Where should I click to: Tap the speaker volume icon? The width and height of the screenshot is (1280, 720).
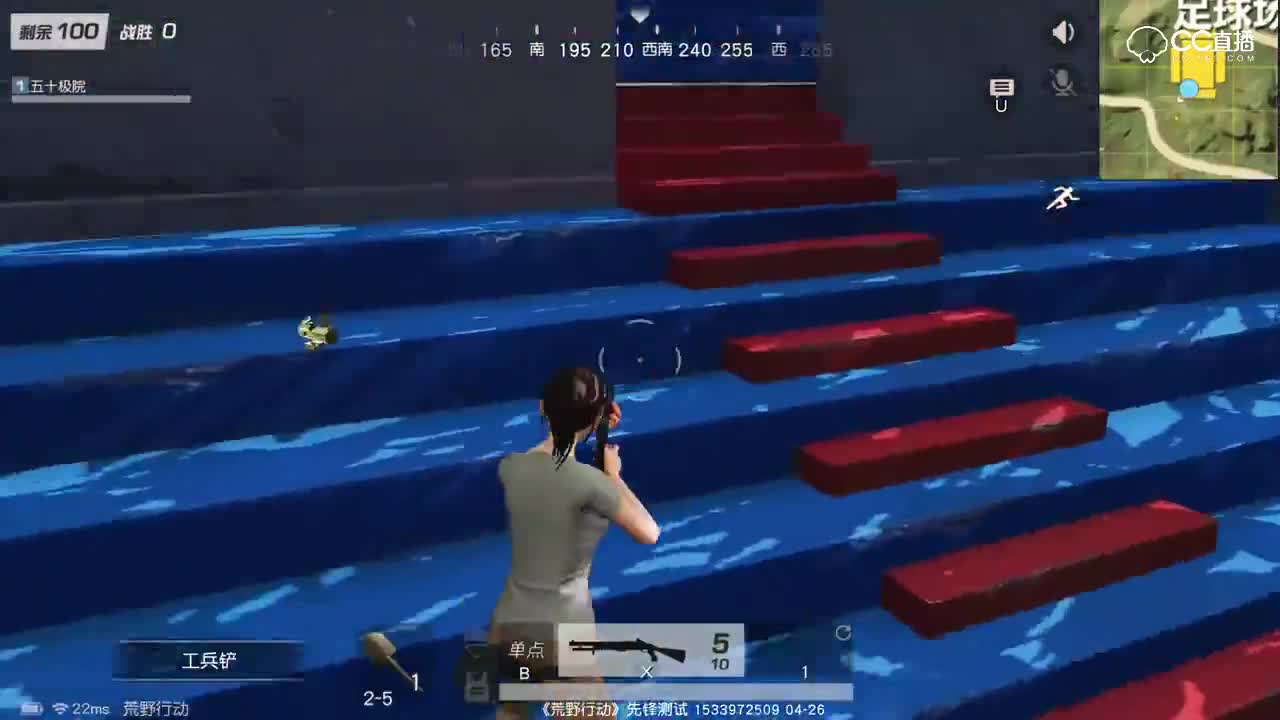[x=1063, y=31]
